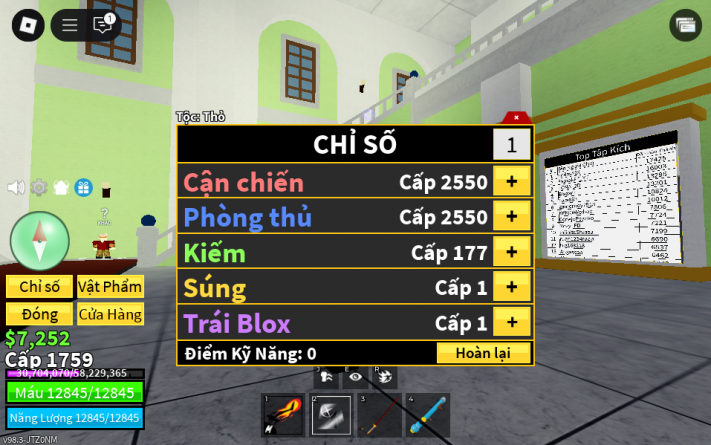Add a point to Cận chiến stat
The image size is (711, 445).
click(511, 182)
